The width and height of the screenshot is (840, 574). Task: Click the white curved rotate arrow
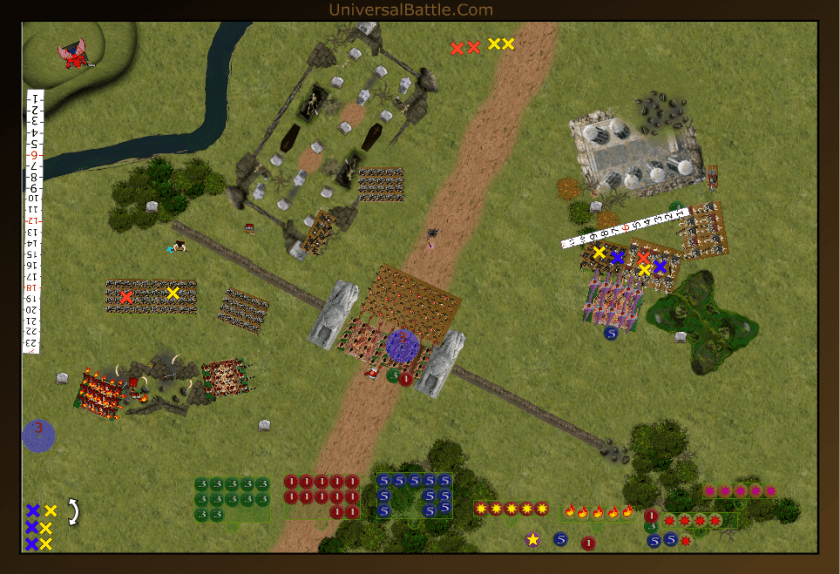(x=73, y=512)
